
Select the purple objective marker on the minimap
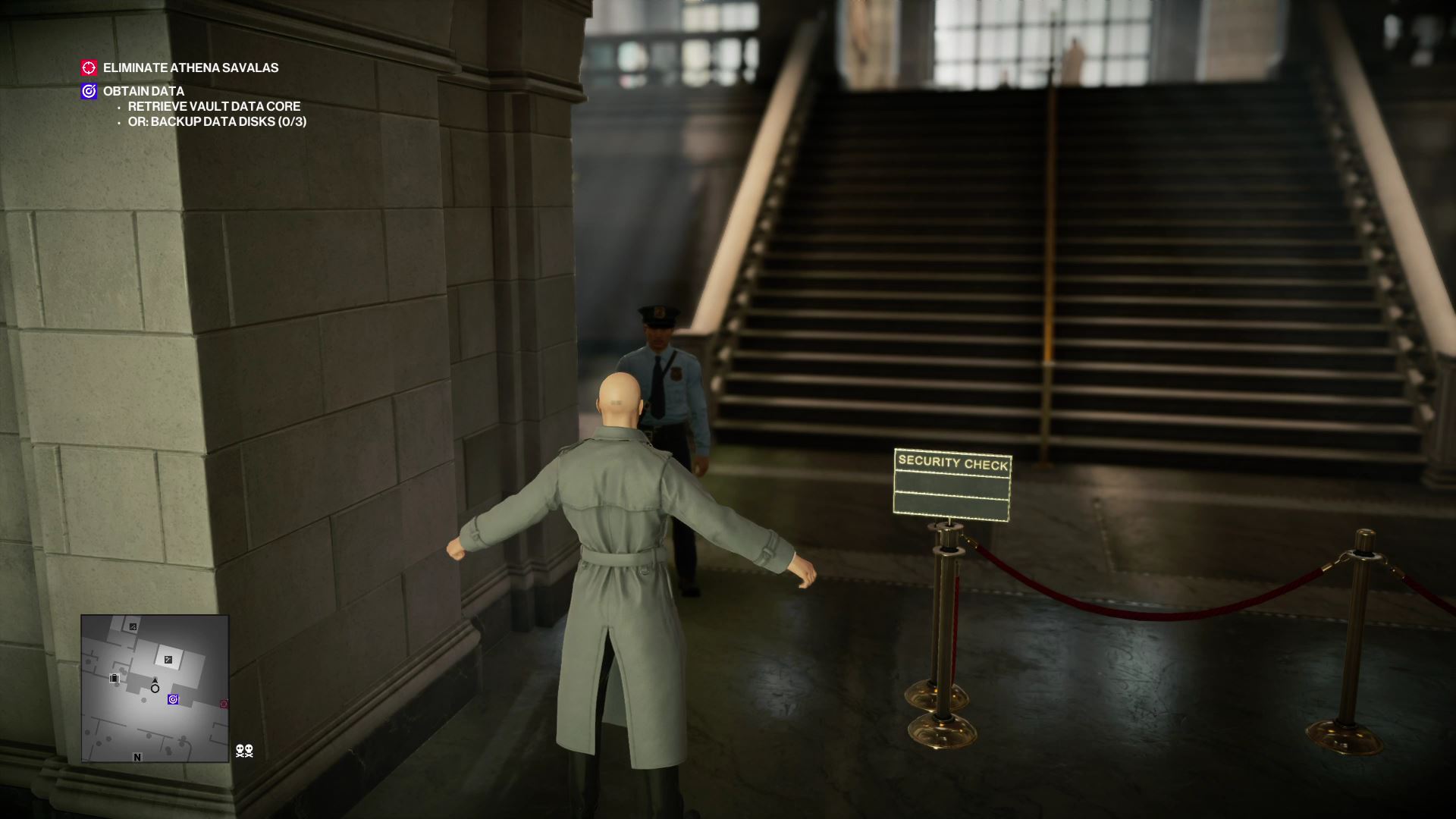click(x=173, y=699)
